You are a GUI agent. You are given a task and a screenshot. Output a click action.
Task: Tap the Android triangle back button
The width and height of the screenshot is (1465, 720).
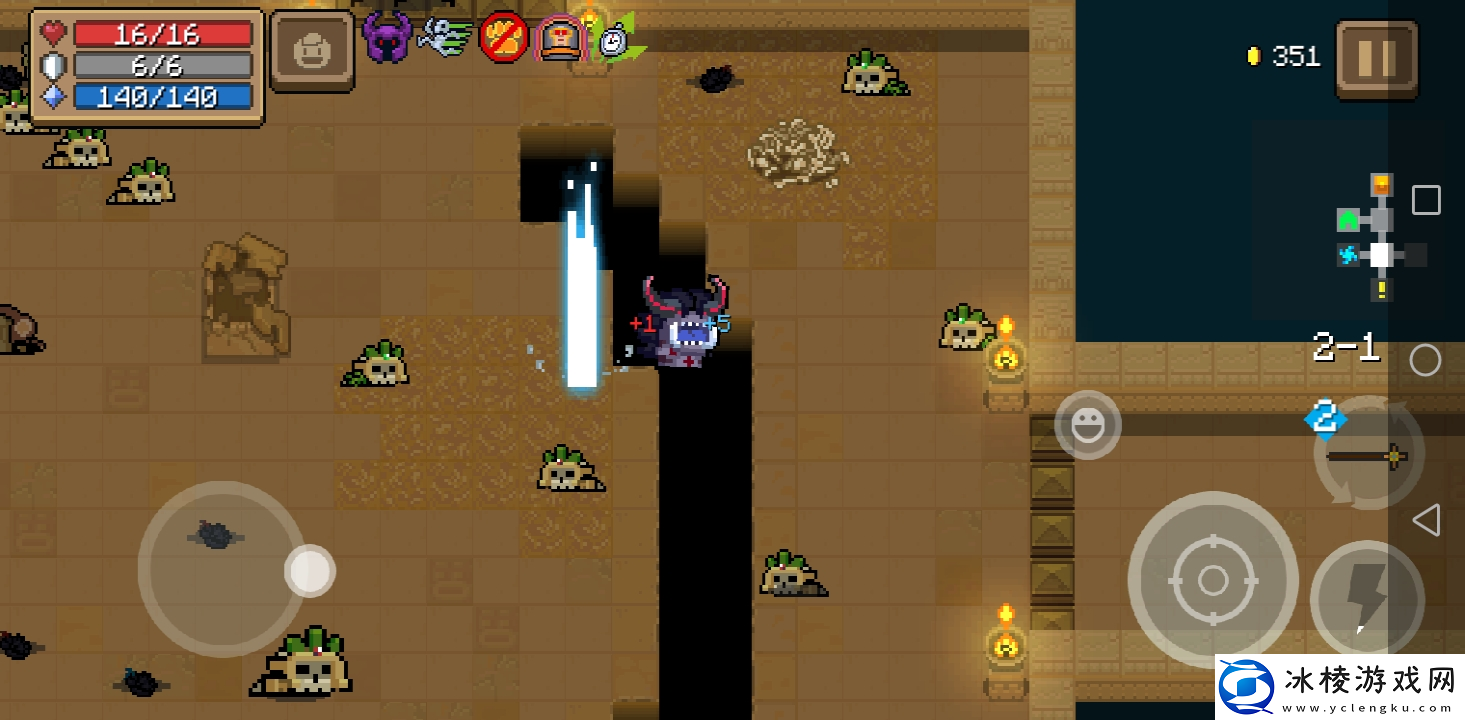tap(1426, 519)
